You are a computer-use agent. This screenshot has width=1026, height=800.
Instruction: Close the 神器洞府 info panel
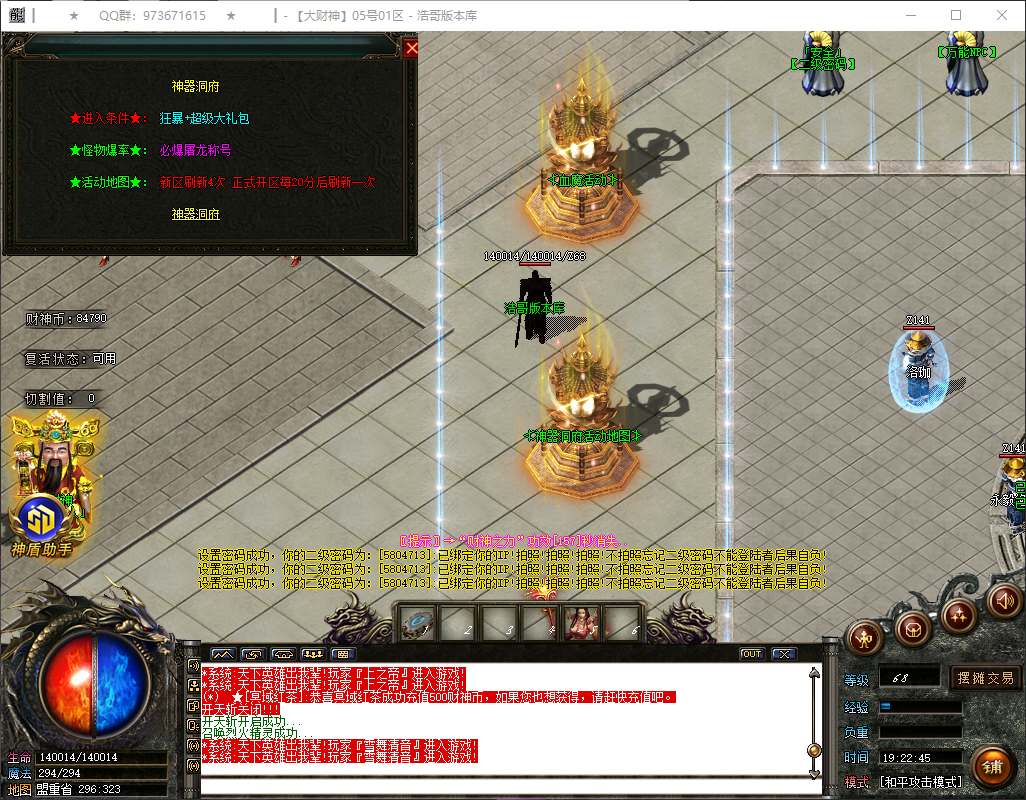coord(411,47)
